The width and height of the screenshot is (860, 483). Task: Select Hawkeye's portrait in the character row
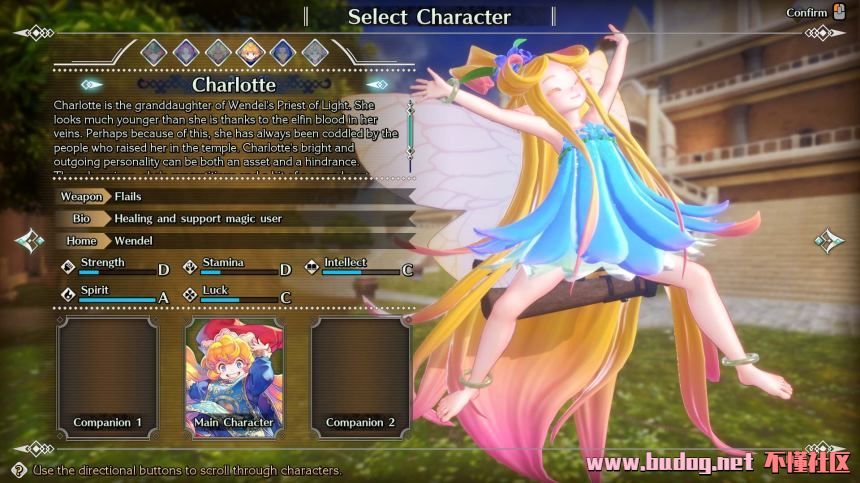tap(282, 51)
